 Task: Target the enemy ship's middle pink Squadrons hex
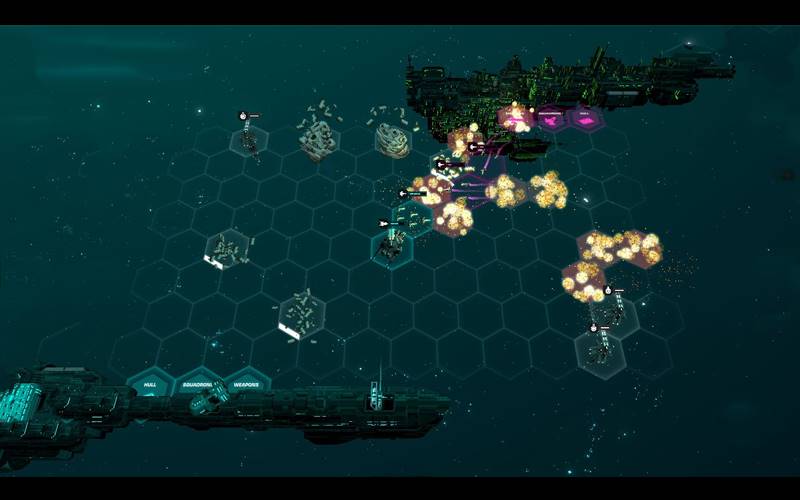pyautogui.click(x=551, y=119)
